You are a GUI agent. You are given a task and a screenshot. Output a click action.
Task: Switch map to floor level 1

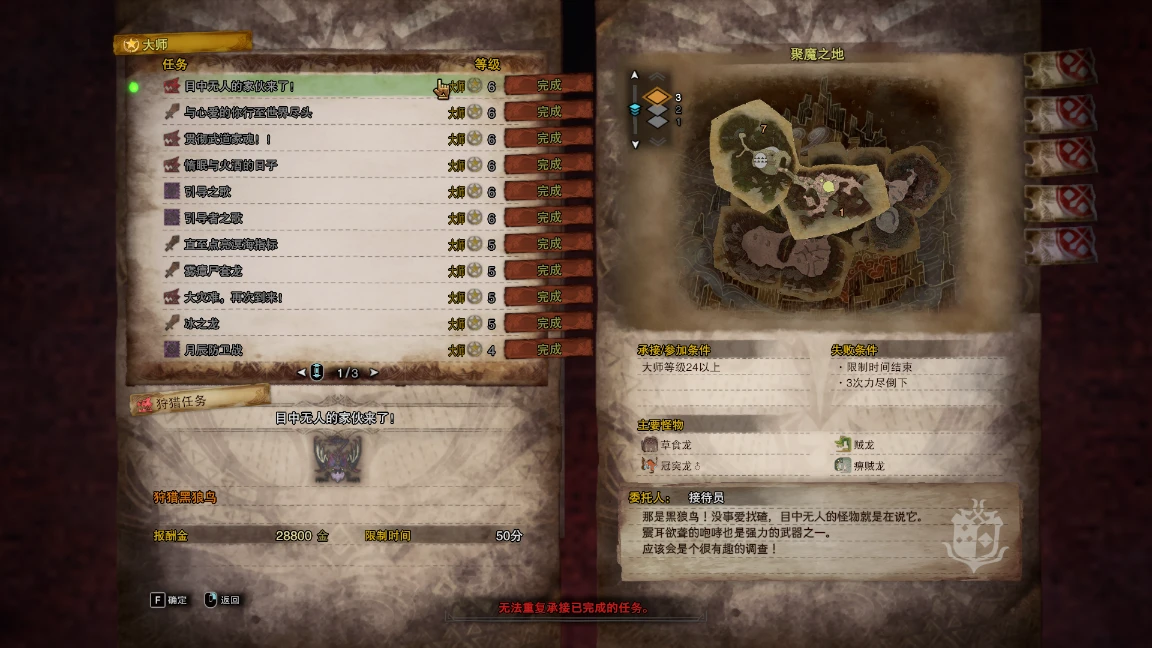tap(656, 121)
